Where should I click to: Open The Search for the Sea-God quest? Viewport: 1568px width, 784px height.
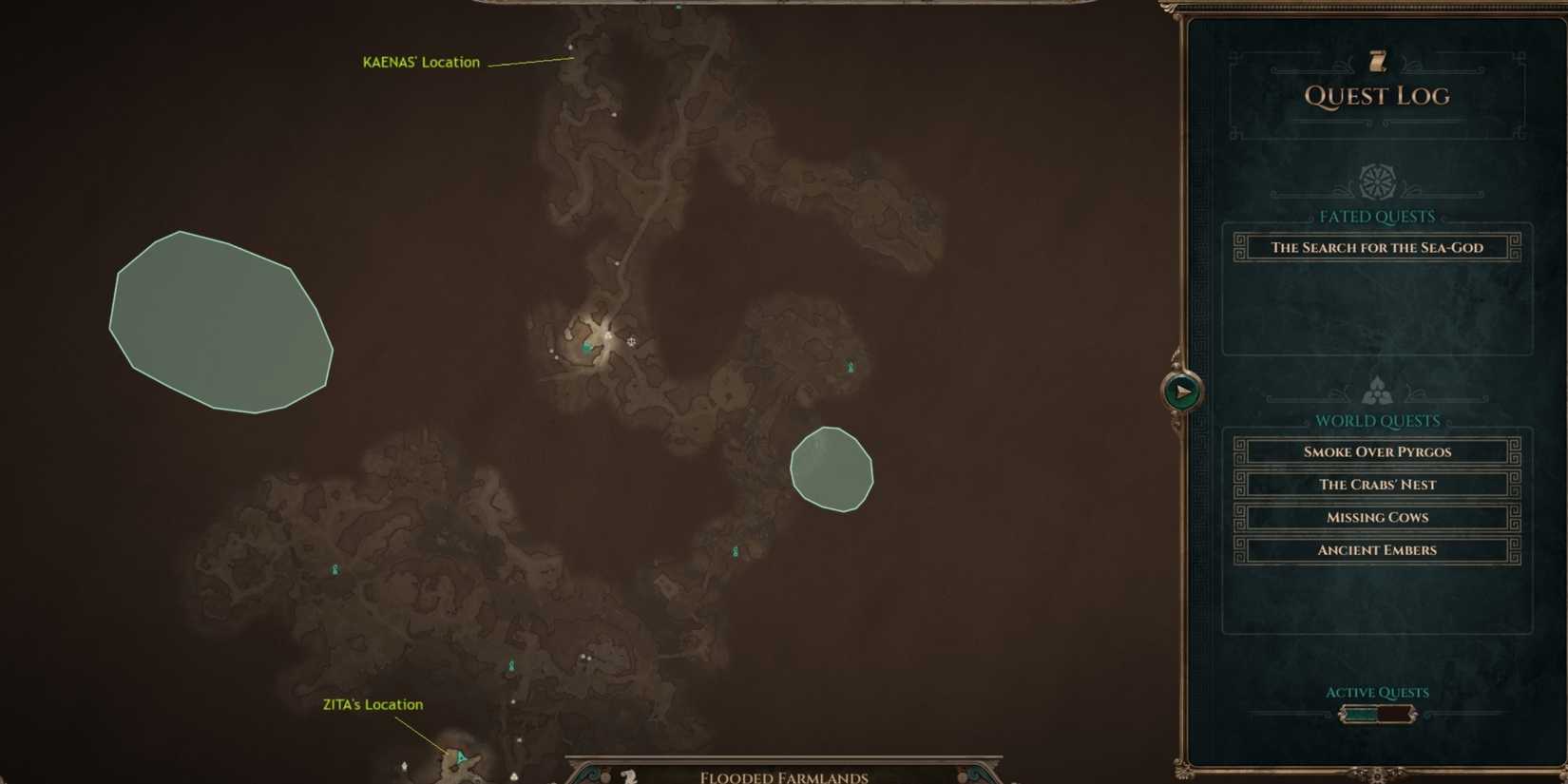[1376, 247]
